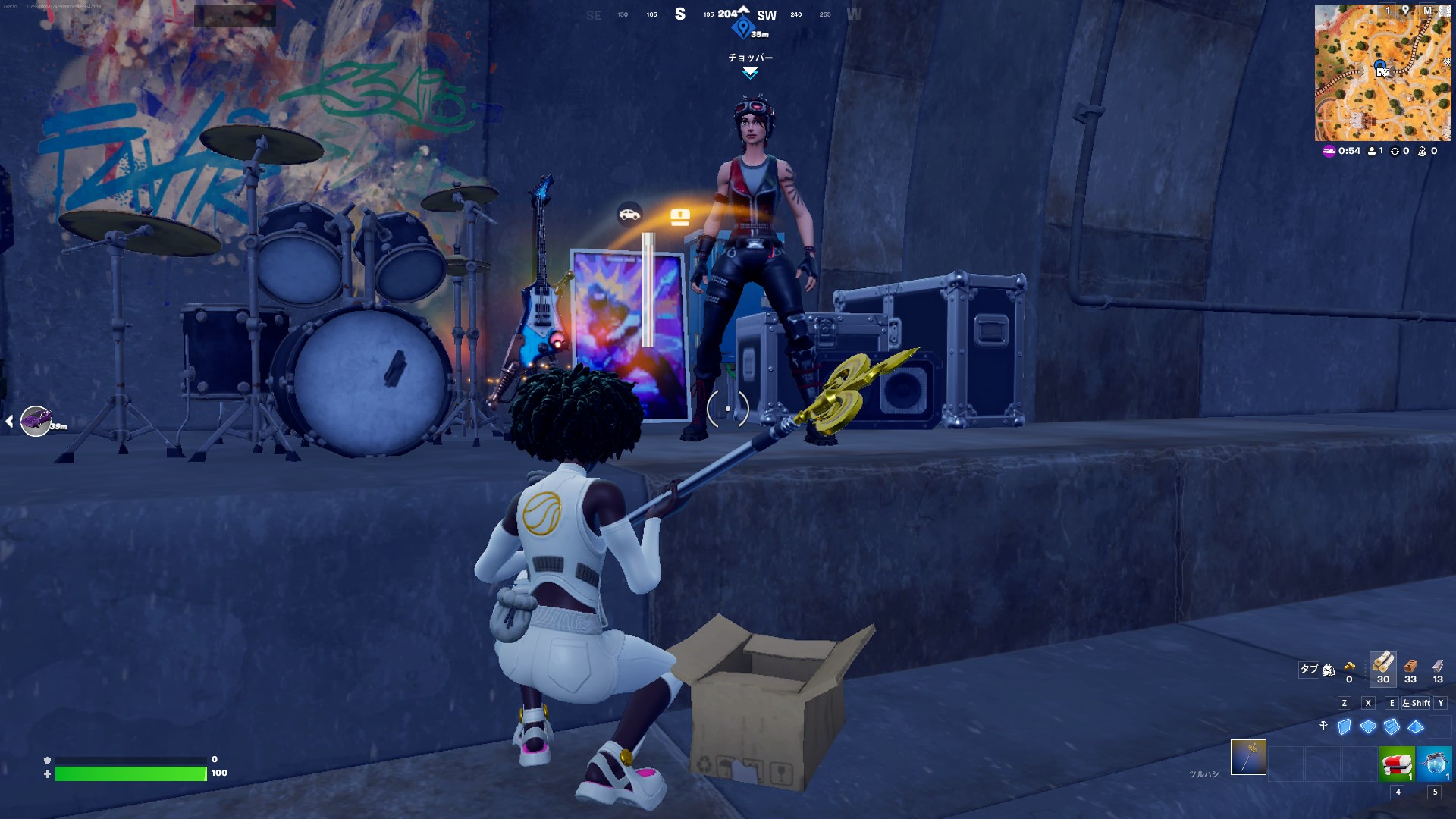Select the pickaxe hotbar slot

(1248, 758)
